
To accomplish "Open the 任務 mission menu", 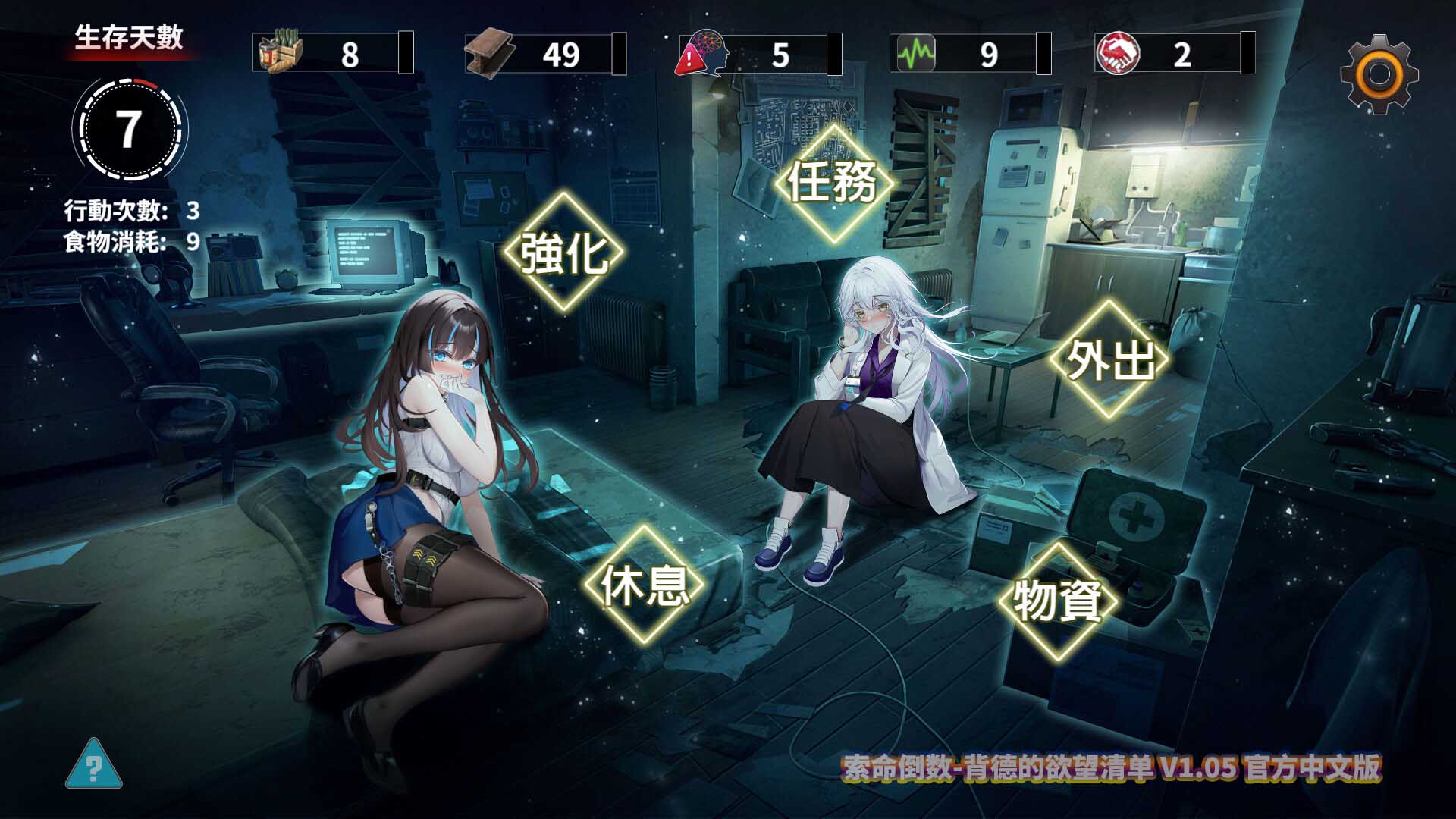I will tap(834, 182).
